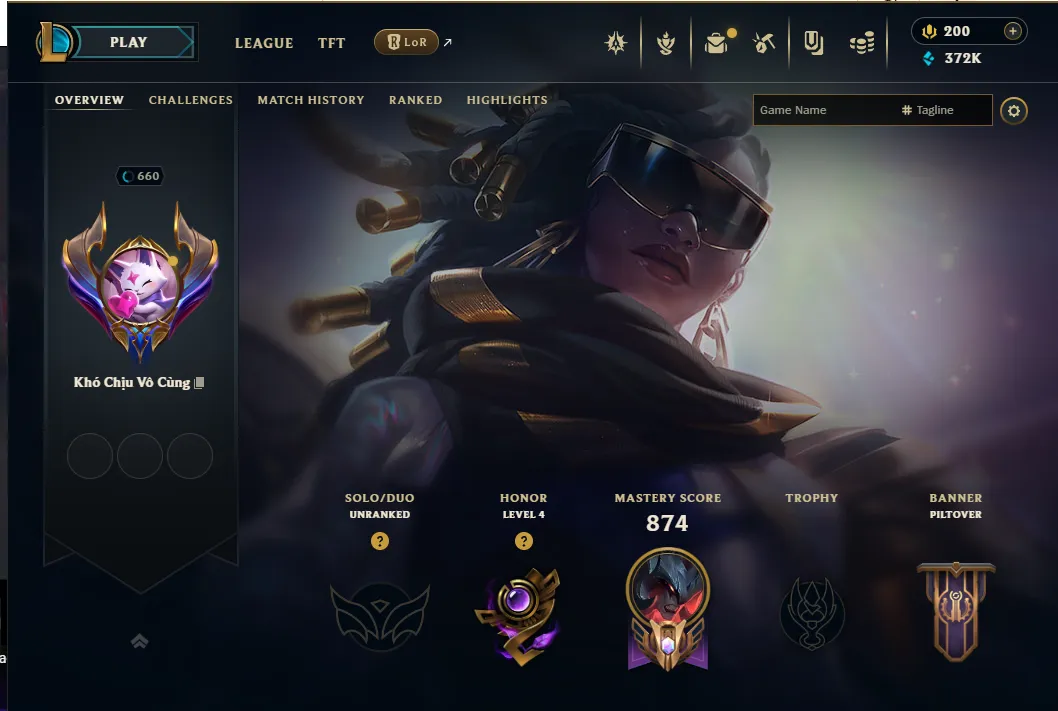Image resolution: width=1058 pixels, height=711 pixels.
Task: Open profile settings with the gear icon
Action: (1014, 110)
